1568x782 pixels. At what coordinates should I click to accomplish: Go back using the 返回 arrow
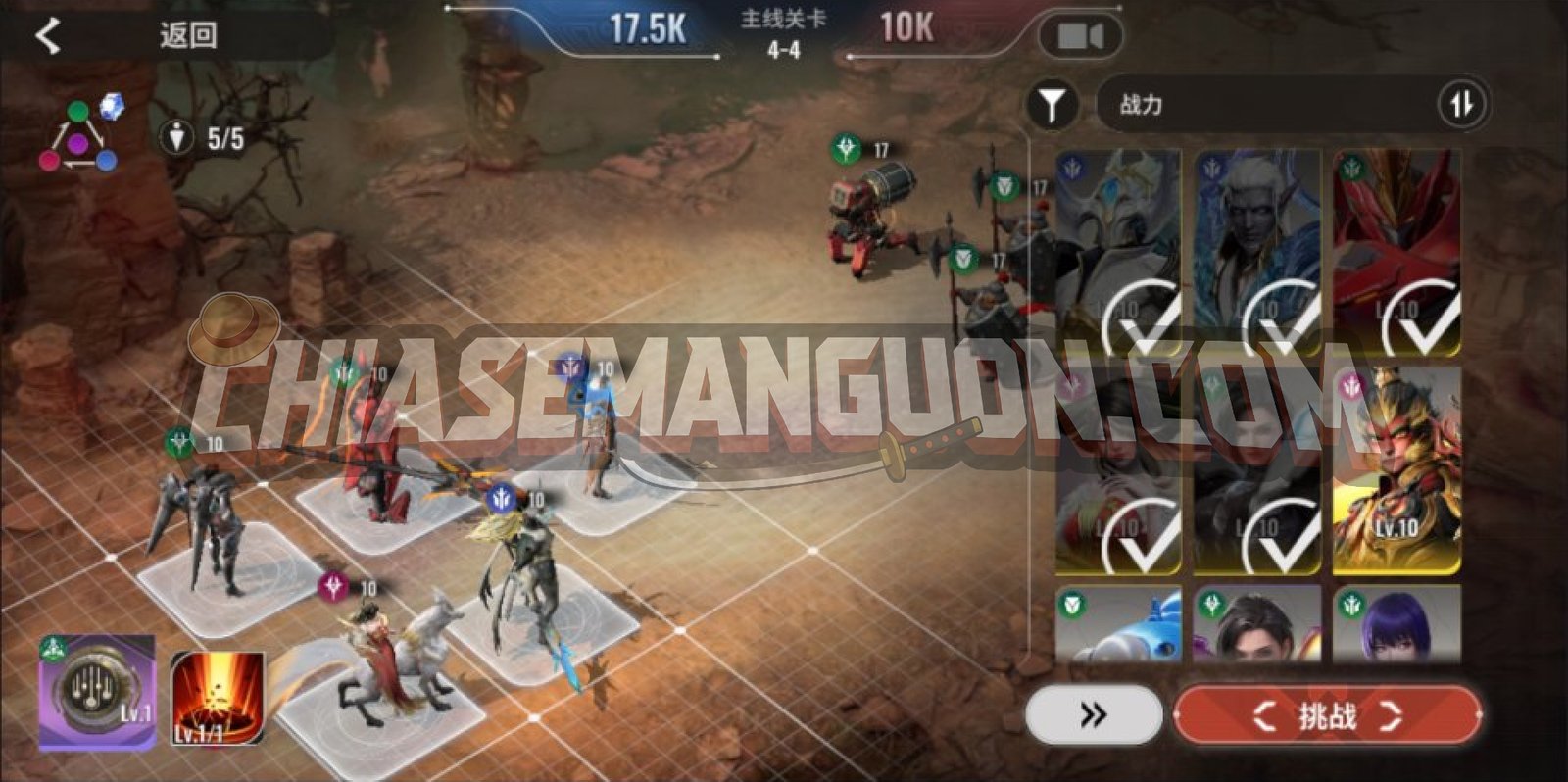click(47, 36)
